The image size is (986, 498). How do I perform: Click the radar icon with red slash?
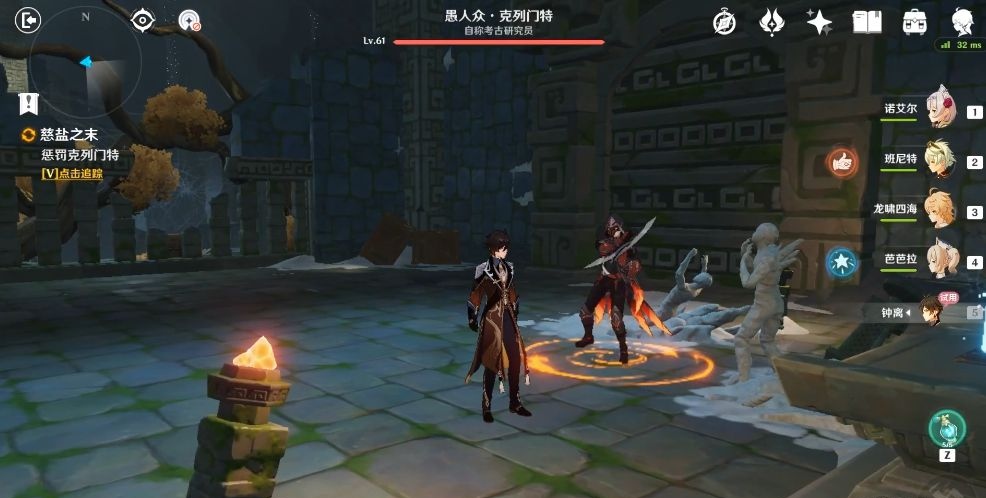coord(188,20)
